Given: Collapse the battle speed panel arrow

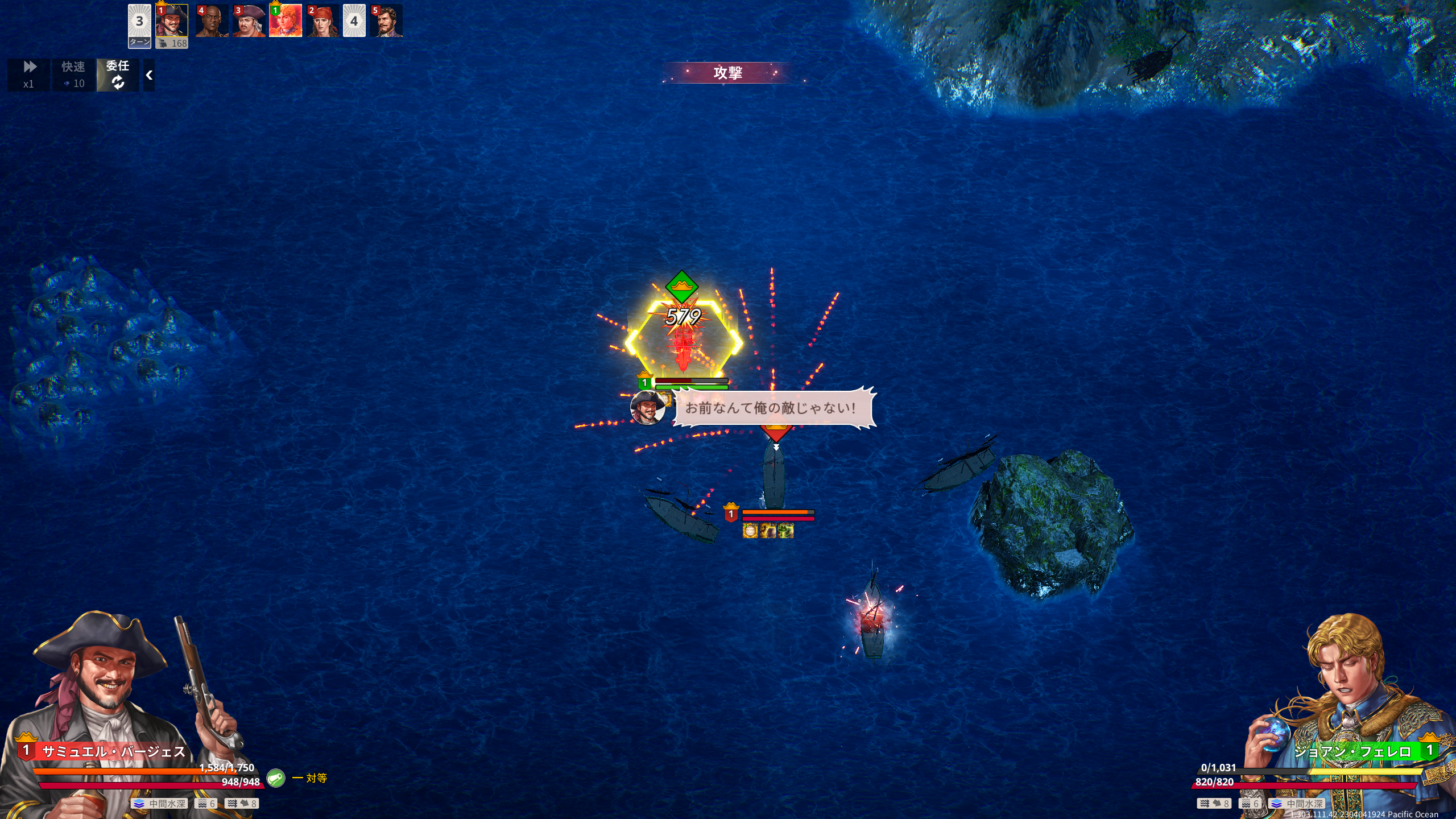Looking at the screenshot, I should (149, 75).
